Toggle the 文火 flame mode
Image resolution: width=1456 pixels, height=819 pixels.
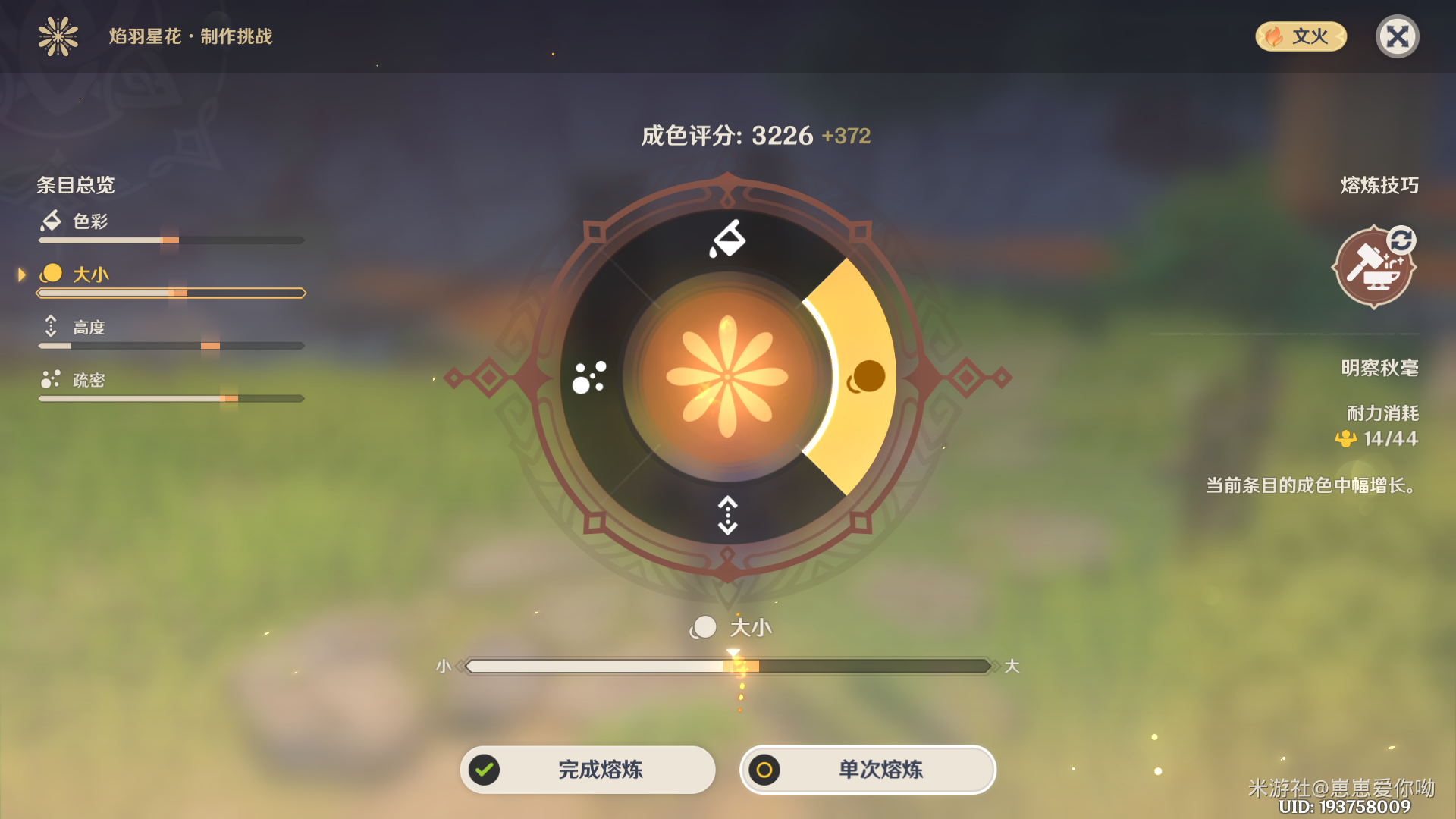[1300, 36]
